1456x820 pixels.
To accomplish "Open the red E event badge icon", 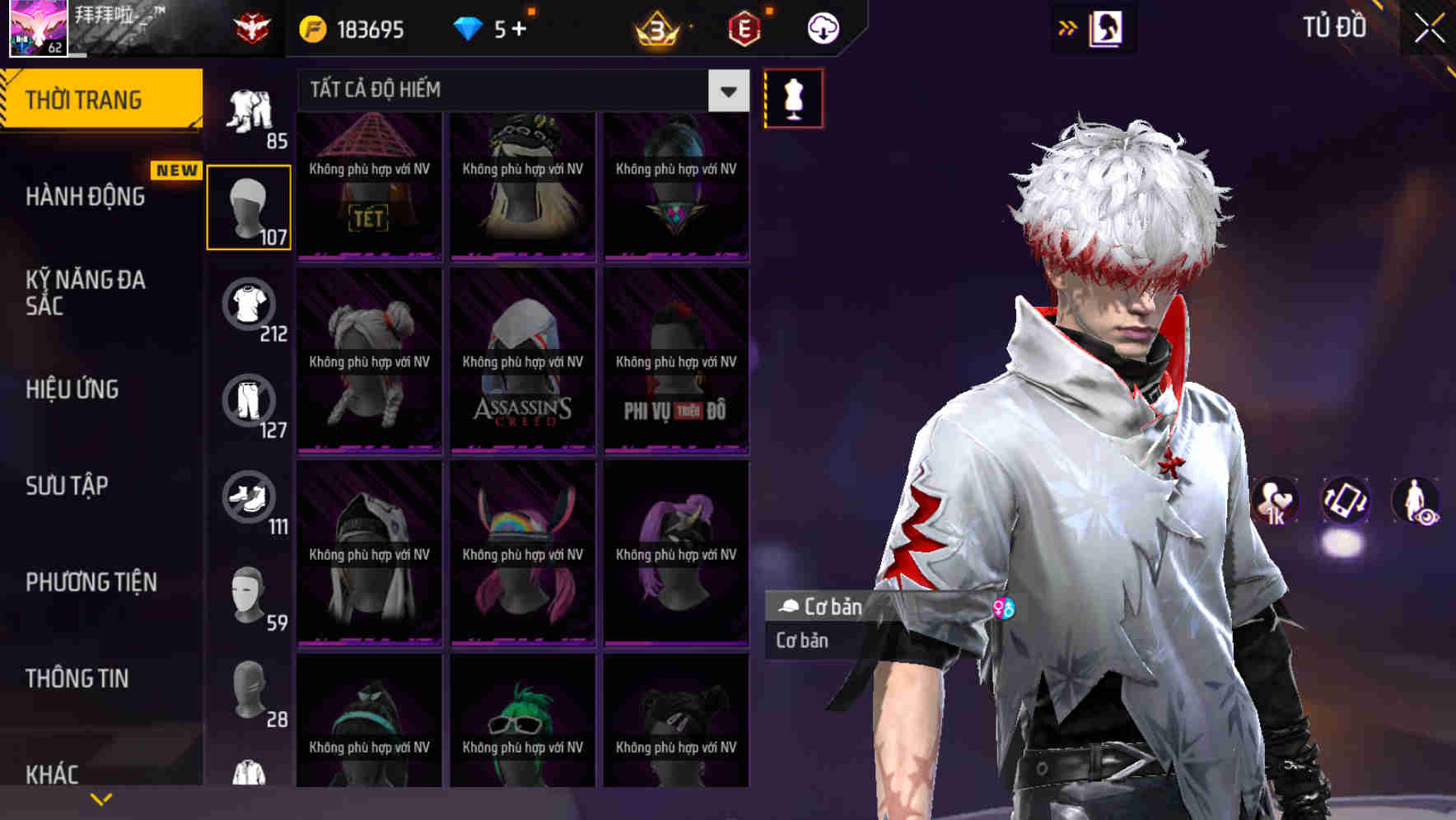I will click(744, 27).
